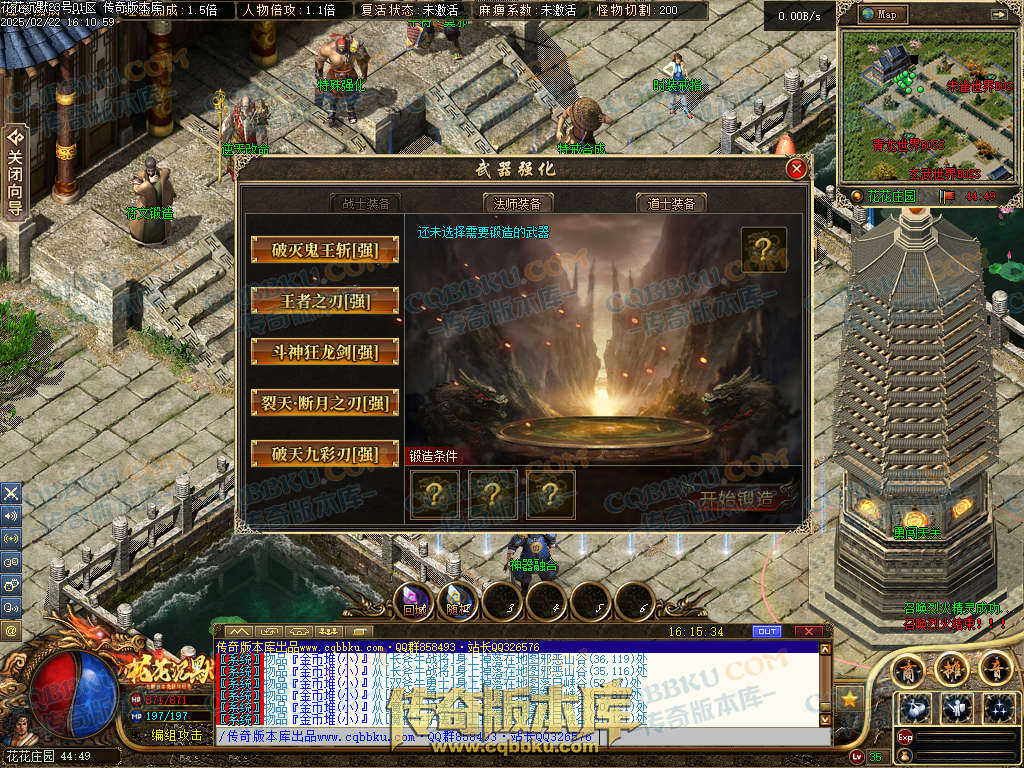The height and width of the screenshot is (768, 1024).
Task: Toggle the 编组攻击 group attack mode label
Action: point(176,734)
